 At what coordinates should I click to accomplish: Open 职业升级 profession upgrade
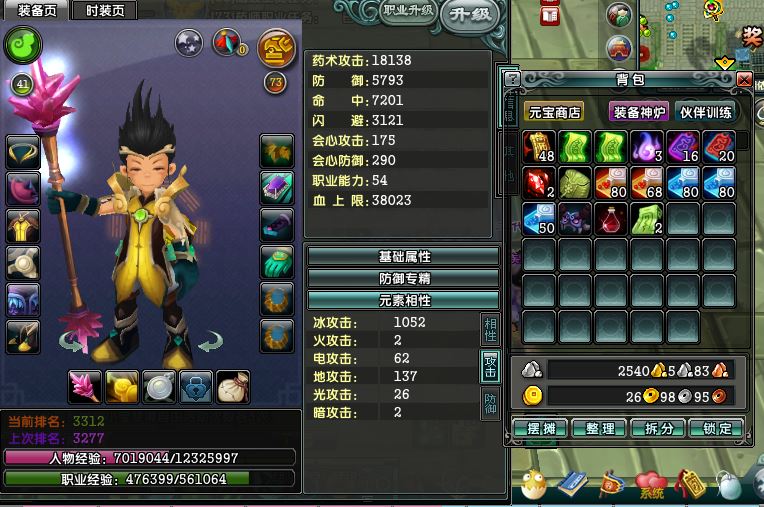[408, 11]
